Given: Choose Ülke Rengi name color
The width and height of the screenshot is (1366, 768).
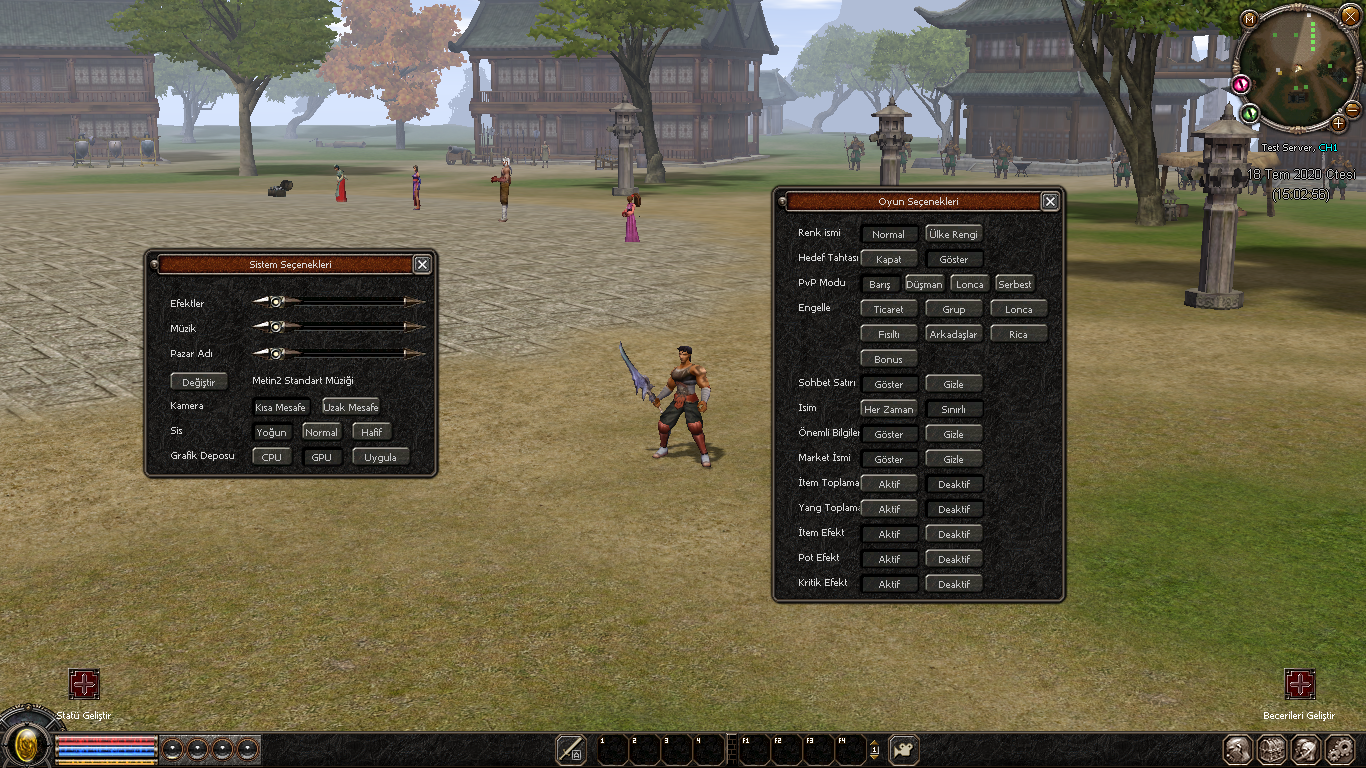Looking at the screenshot, I should pyautogui.click(x=953, y=234).
